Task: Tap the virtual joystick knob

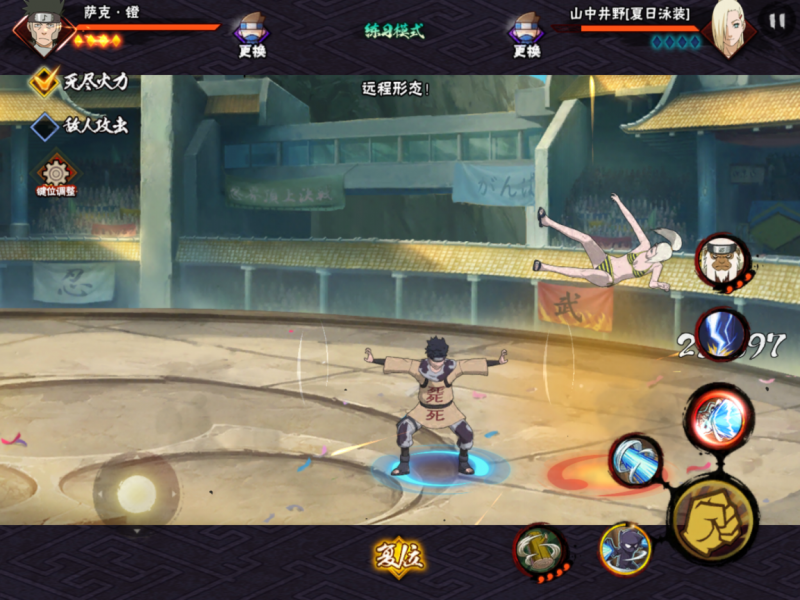Action: pyautogui.click(x=136, y=493)
